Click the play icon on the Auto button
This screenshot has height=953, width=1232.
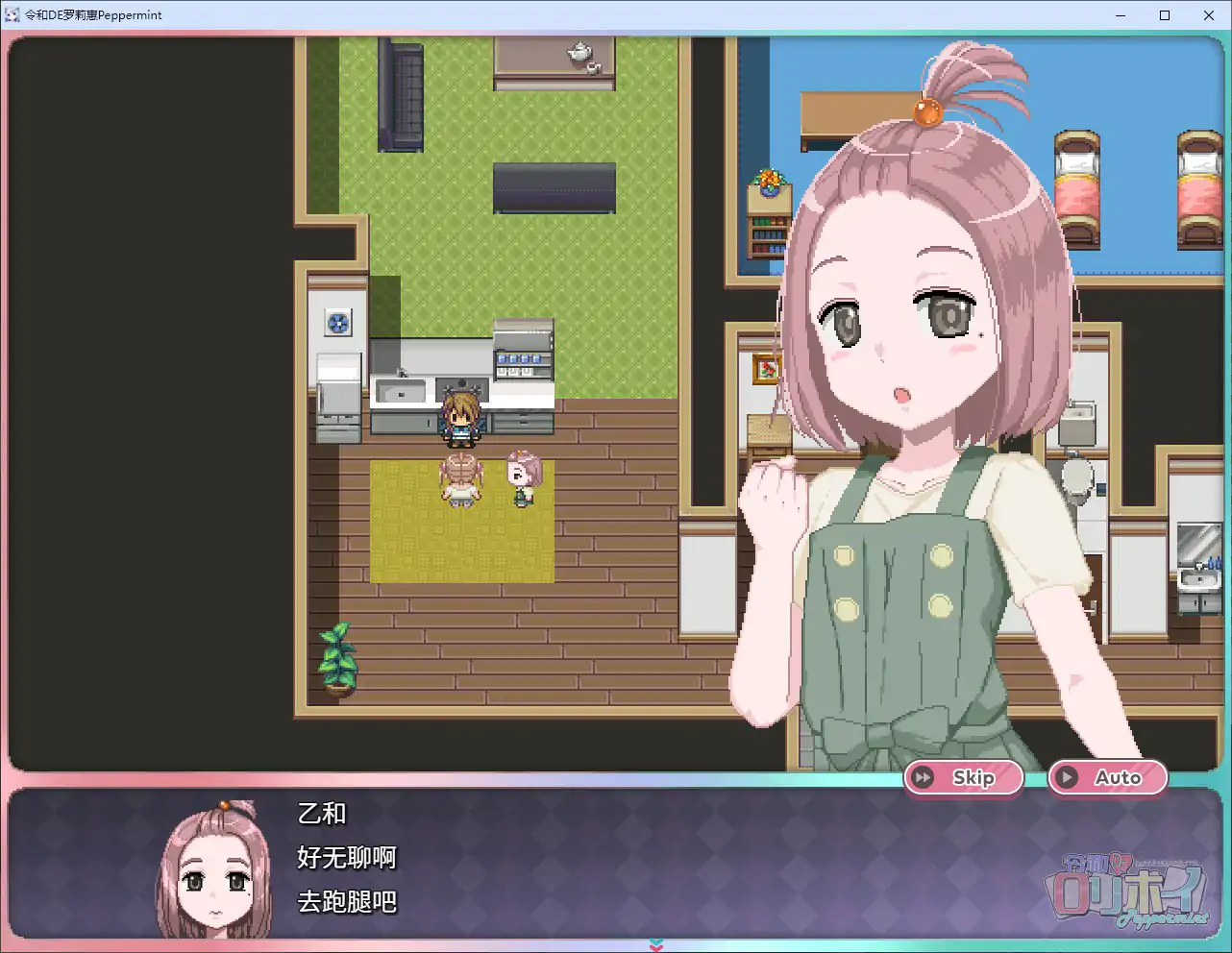click(1067, 777)
